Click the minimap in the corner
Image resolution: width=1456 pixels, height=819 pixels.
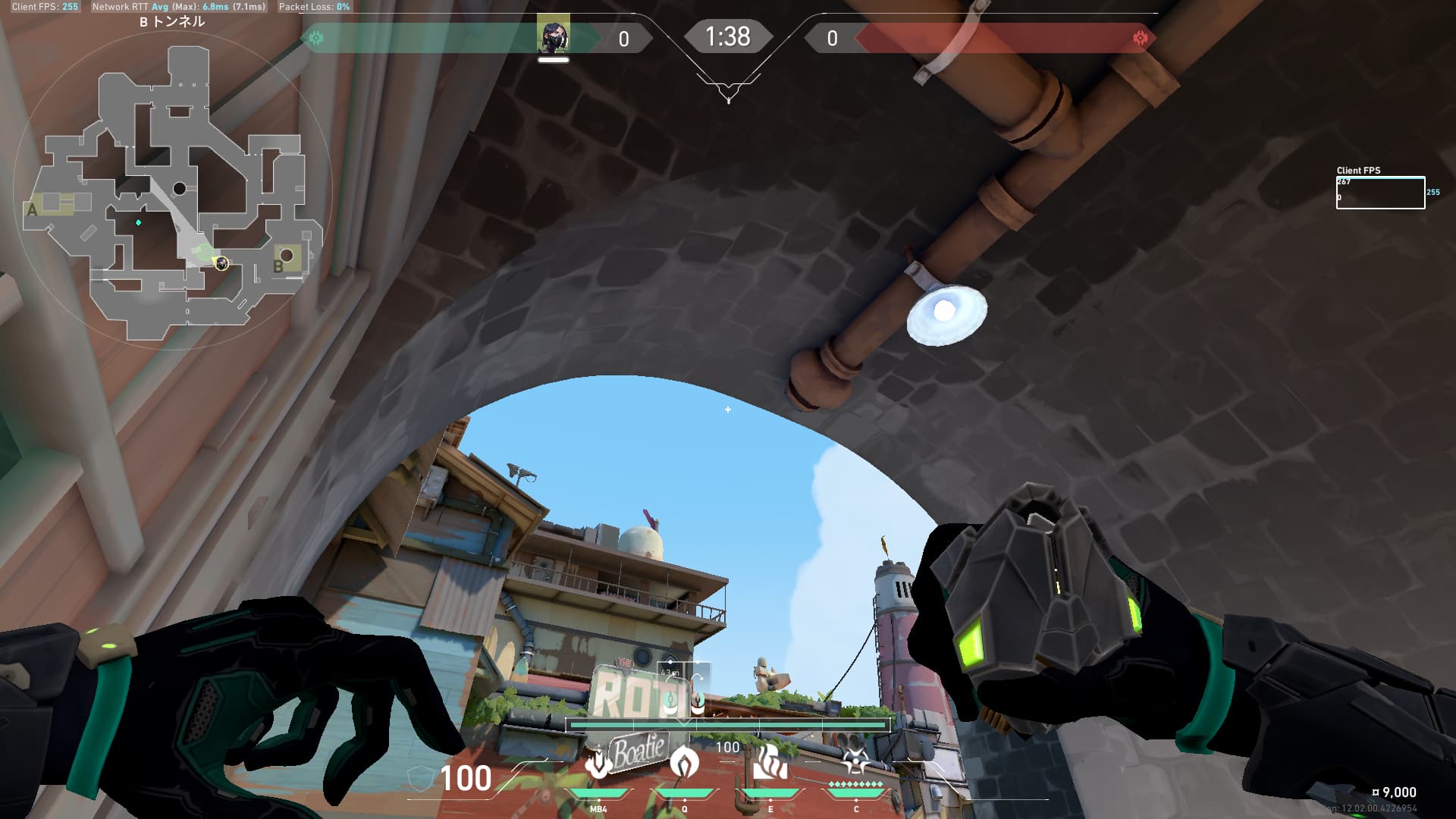click(x=173, y=190)
